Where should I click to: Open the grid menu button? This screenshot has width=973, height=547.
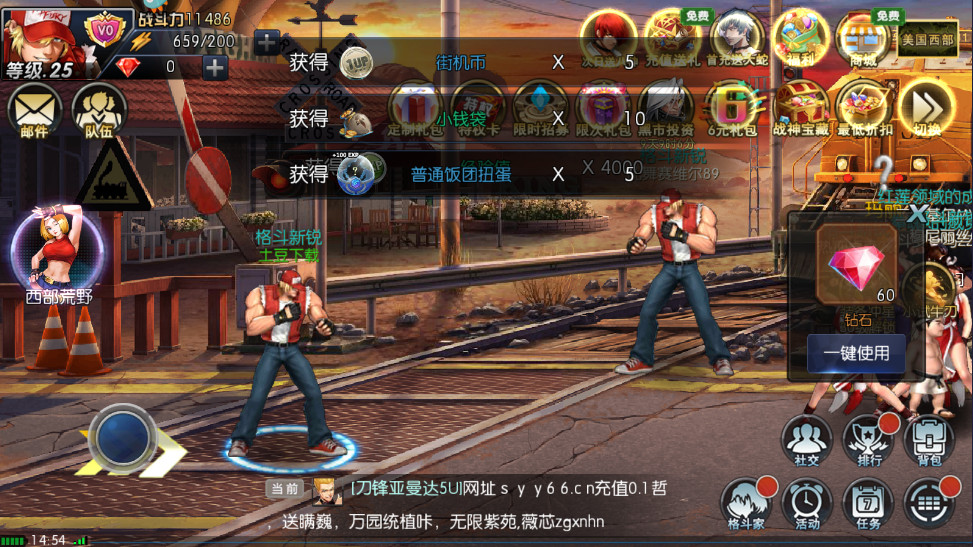[x=929, y=502]
